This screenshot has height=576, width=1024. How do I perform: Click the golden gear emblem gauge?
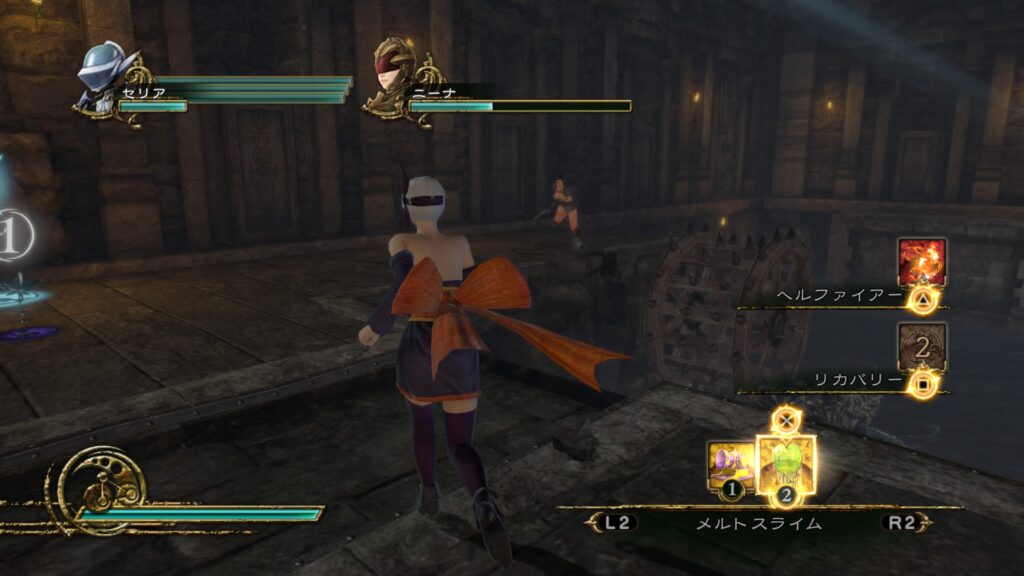pyautogui.click(x=102, y=489)
